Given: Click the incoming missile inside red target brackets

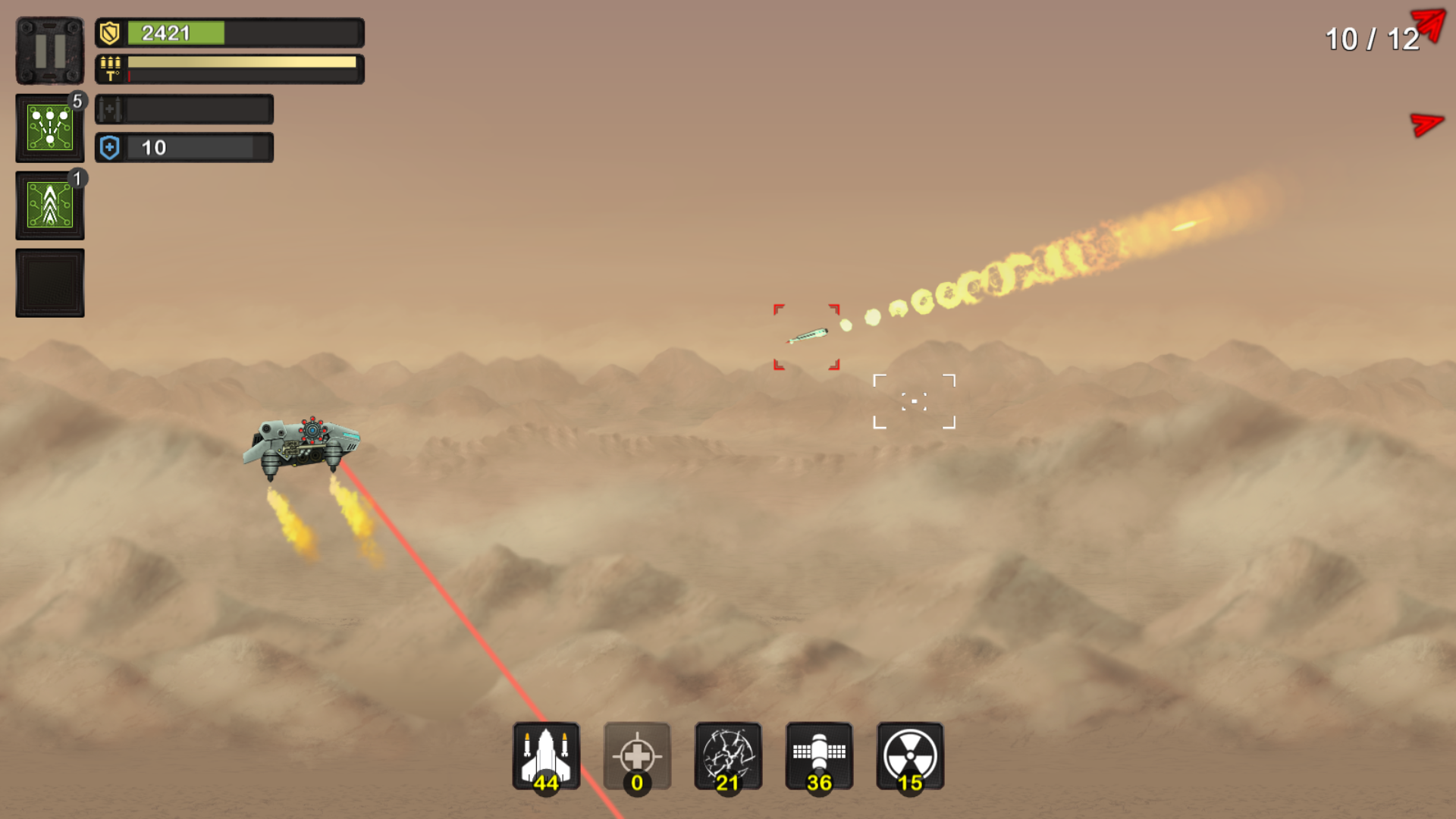Looking at the screenshot, I should point(808,335).
